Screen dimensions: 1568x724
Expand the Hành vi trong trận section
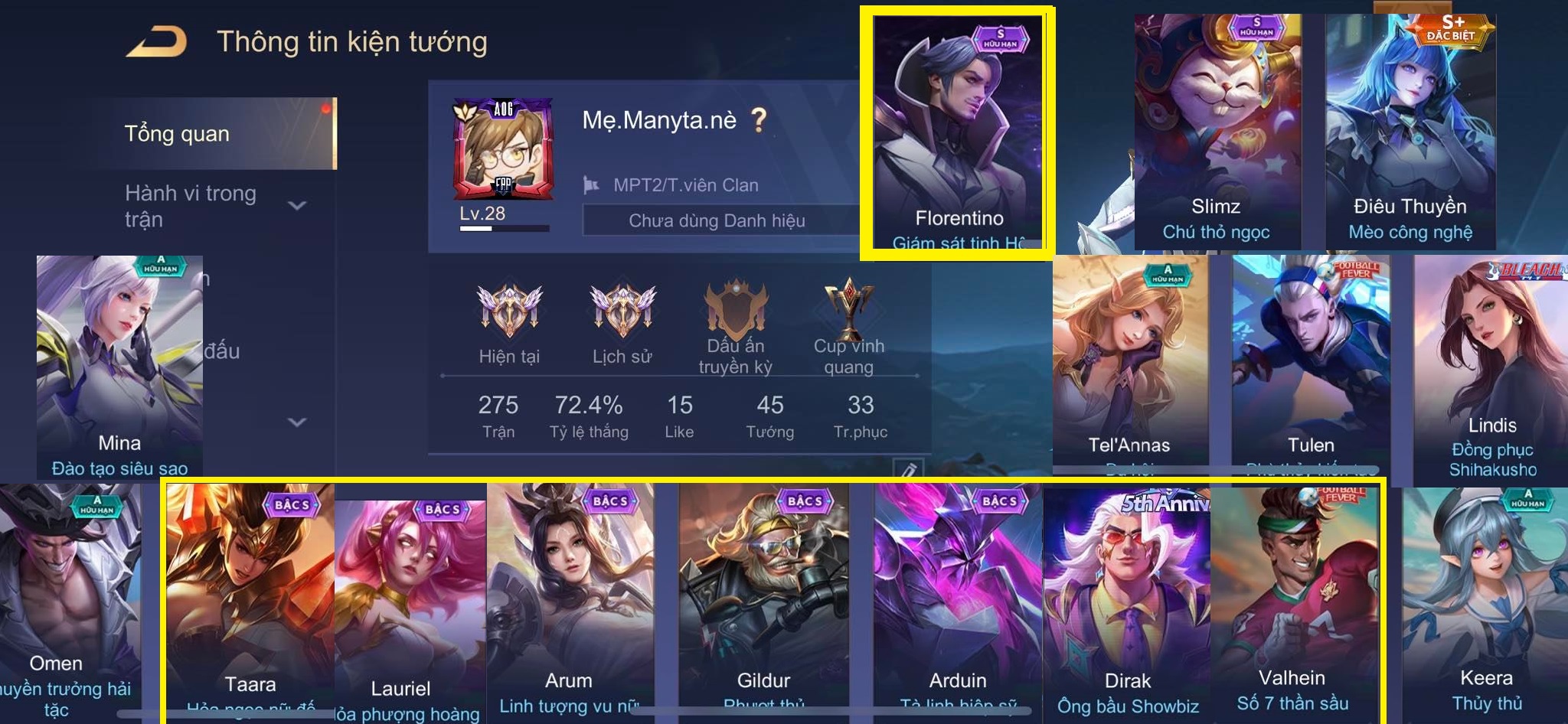[296, 205]
